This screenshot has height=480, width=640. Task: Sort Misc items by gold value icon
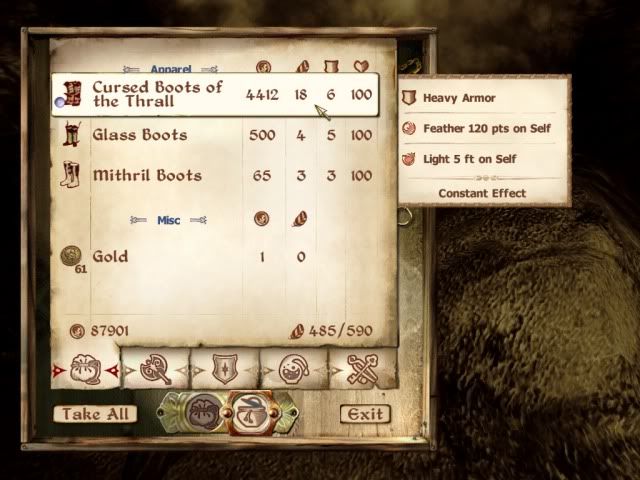click(263, 217)
